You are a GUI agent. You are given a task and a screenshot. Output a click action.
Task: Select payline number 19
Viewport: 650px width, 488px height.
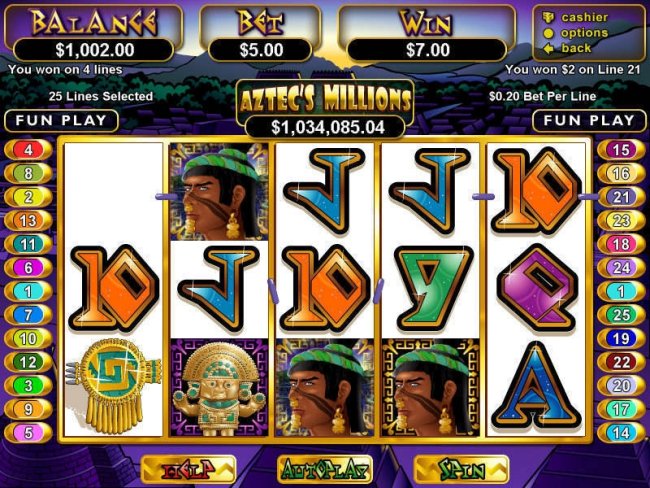(x=621, y=338)
